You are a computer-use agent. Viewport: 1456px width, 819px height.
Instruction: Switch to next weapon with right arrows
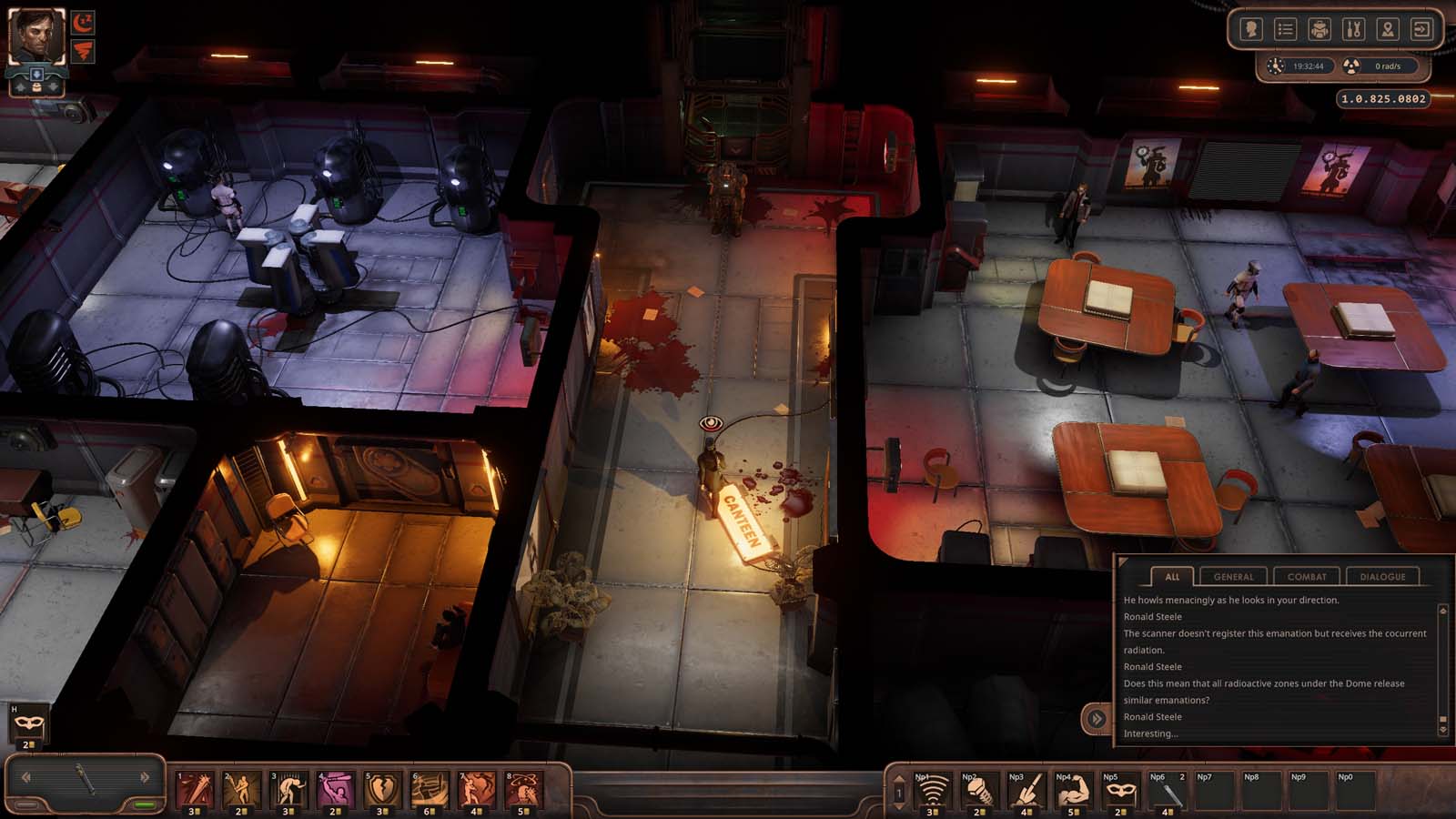[144, 777]
